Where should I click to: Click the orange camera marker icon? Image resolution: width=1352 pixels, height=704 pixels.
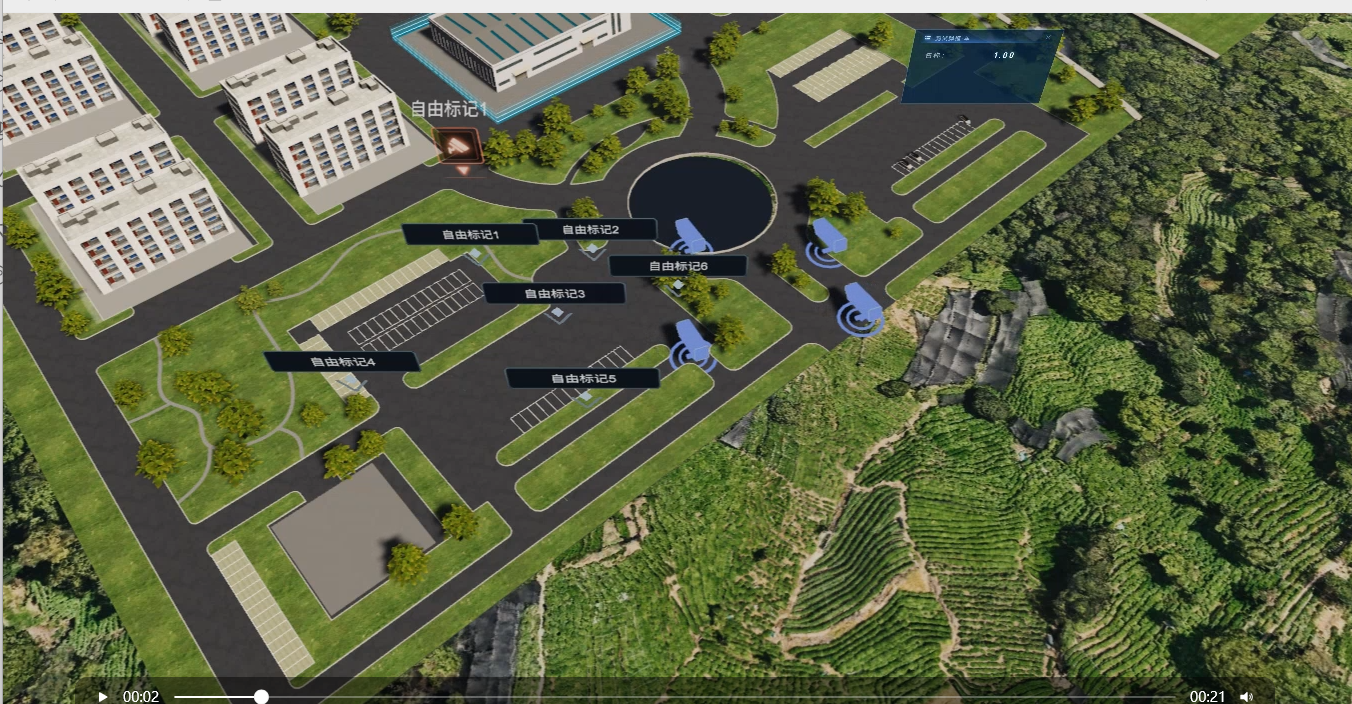coord(460,146)
